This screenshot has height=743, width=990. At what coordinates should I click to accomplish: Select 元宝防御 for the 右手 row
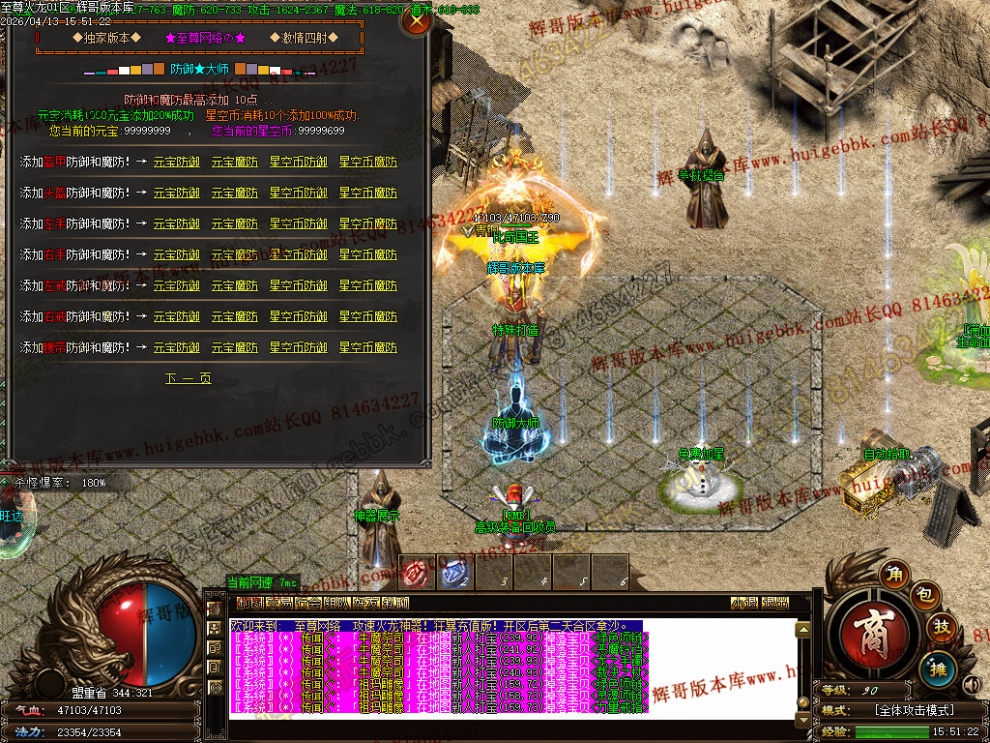click(176, 255)
